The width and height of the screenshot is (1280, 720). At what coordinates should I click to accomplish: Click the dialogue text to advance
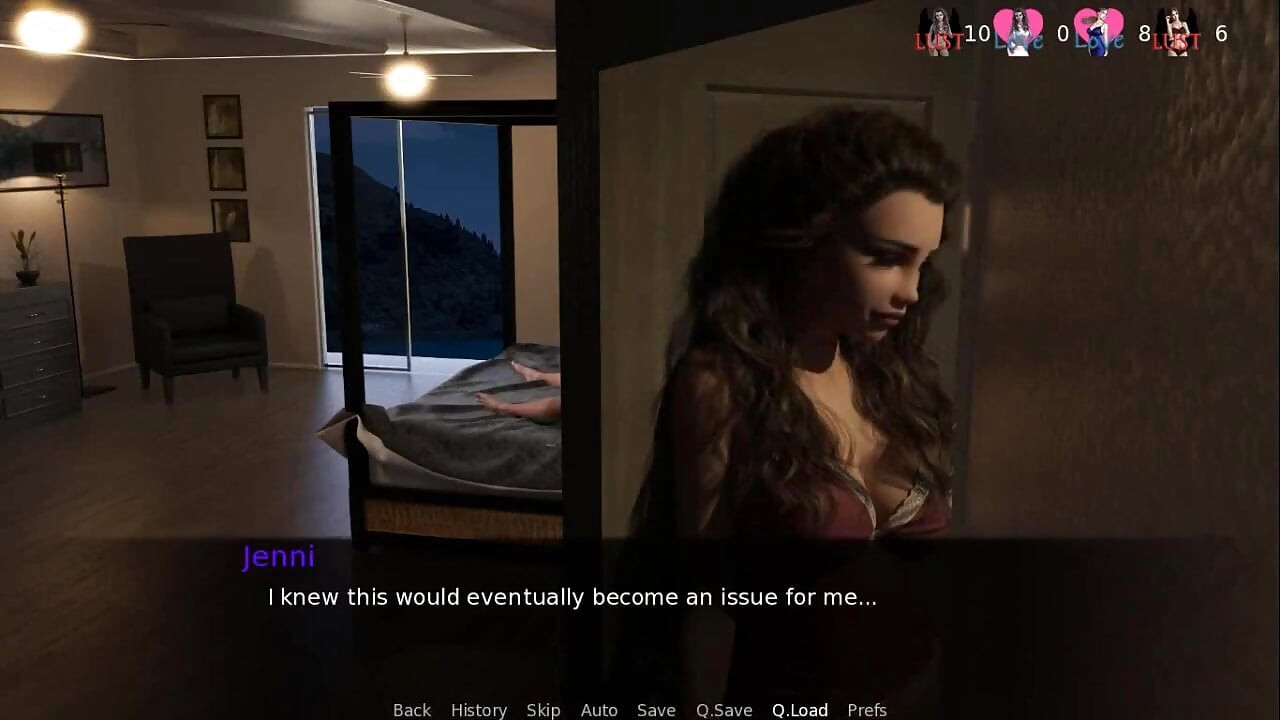coord(571,597)
